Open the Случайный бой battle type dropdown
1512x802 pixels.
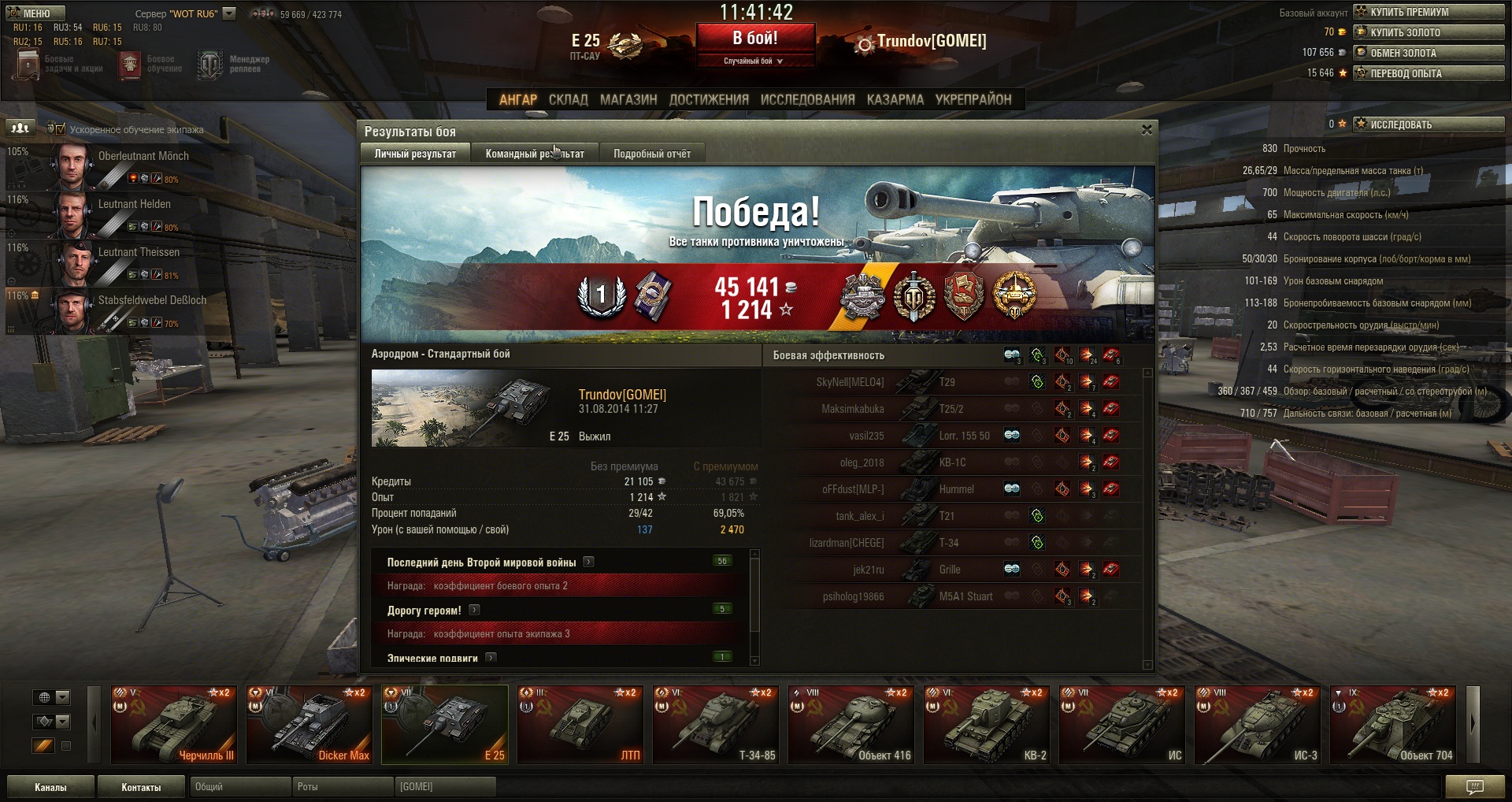754,61
